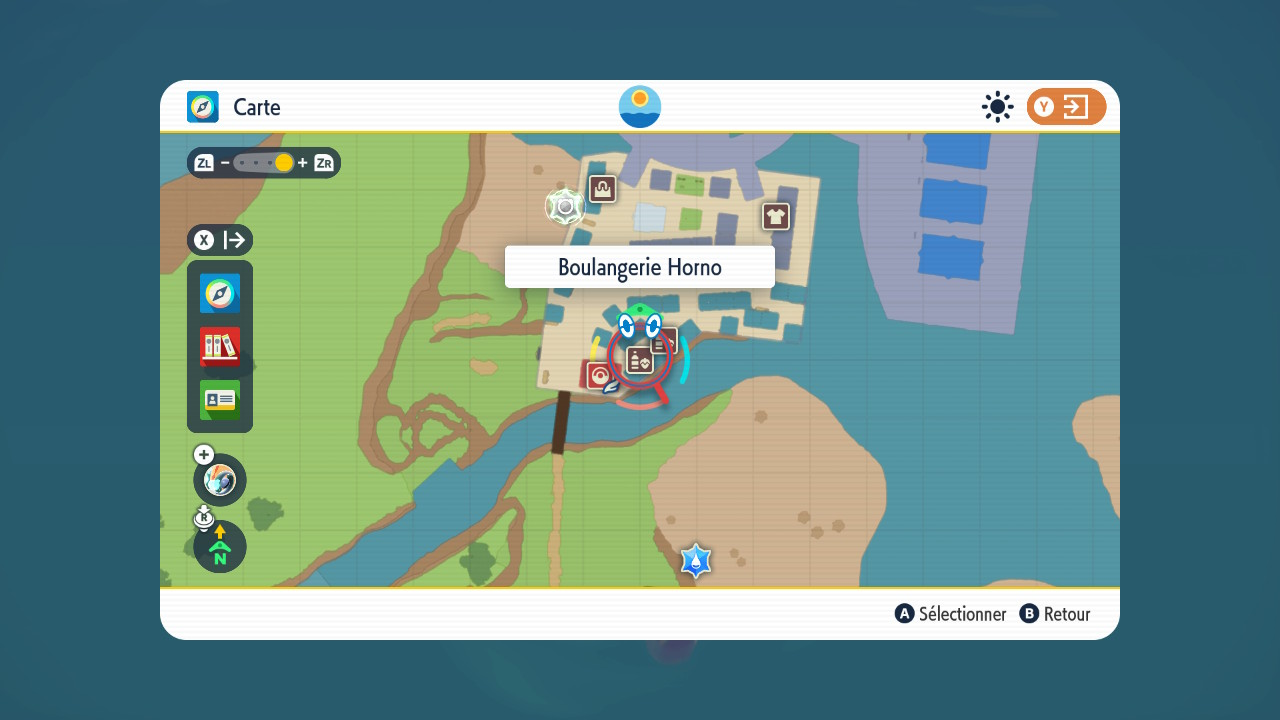Open the trainer profile card app

click(x=220, y=400)
